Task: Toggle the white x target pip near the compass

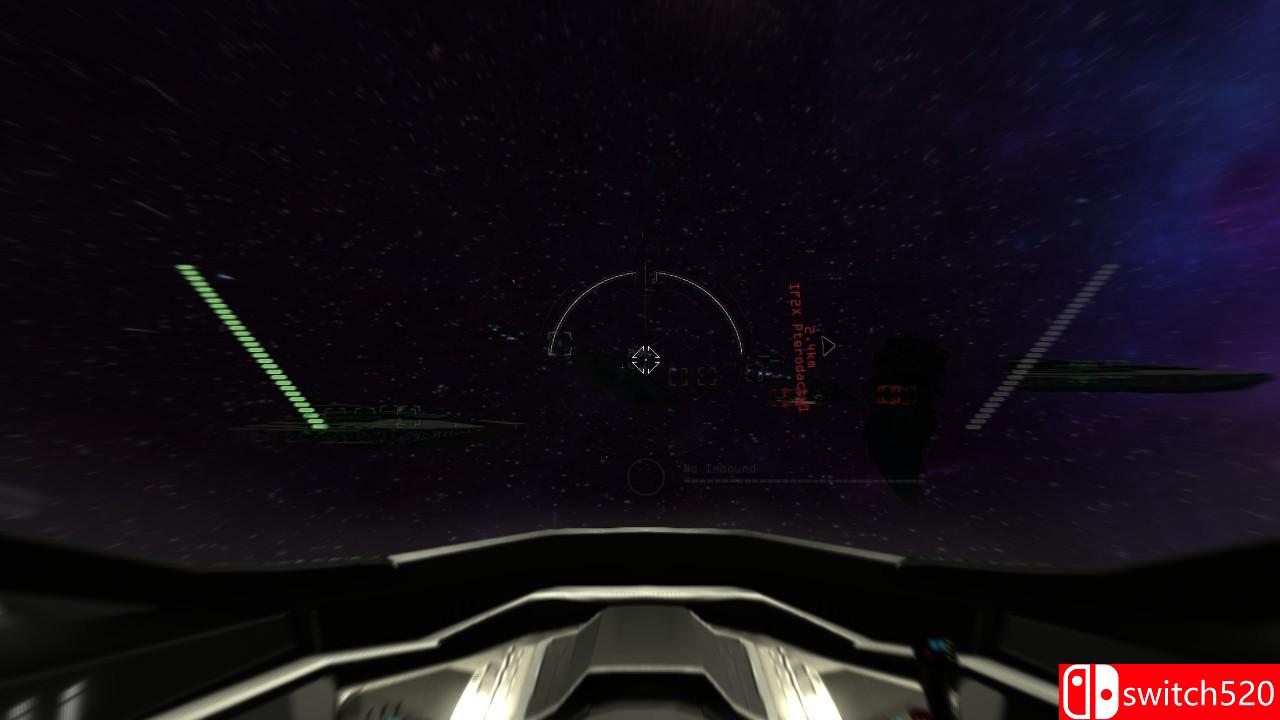Action: pos(761,373)
